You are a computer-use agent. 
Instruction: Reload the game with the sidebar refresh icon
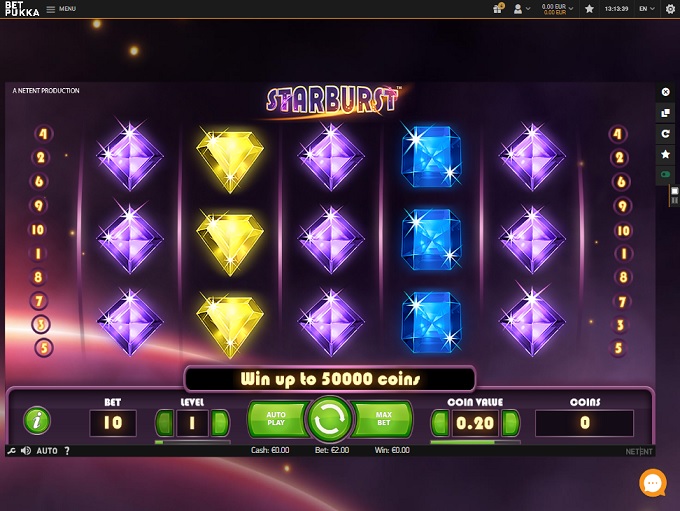pos(666,133)
